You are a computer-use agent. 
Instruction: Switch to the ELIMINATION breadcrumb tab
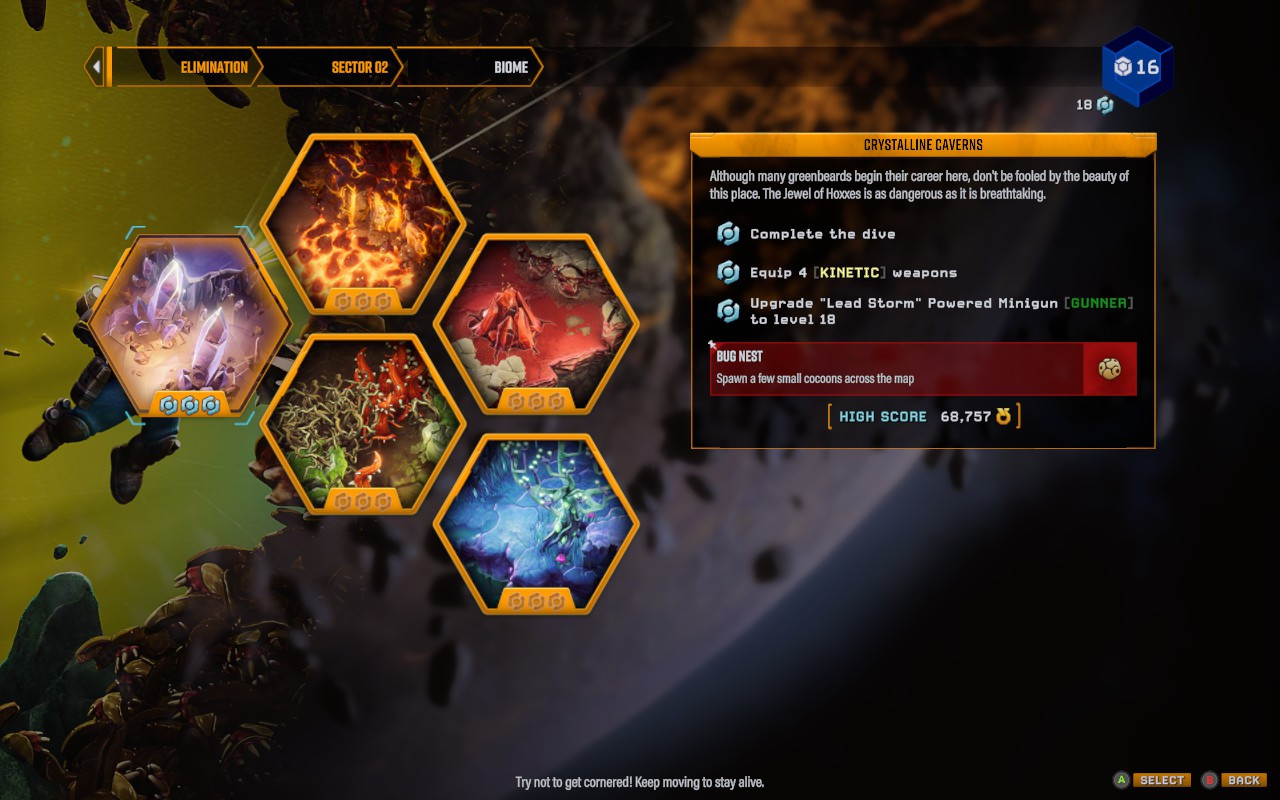point(213,67)
